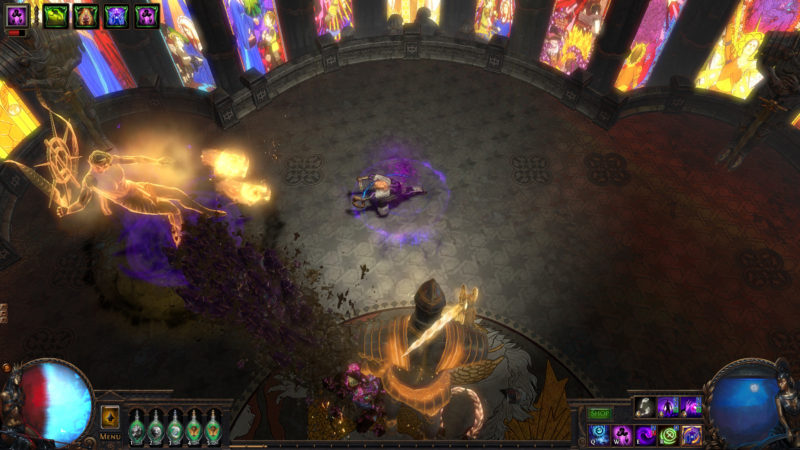Activate the blue swirl skill on Q
800x450 pixels.
pos(600,435)
